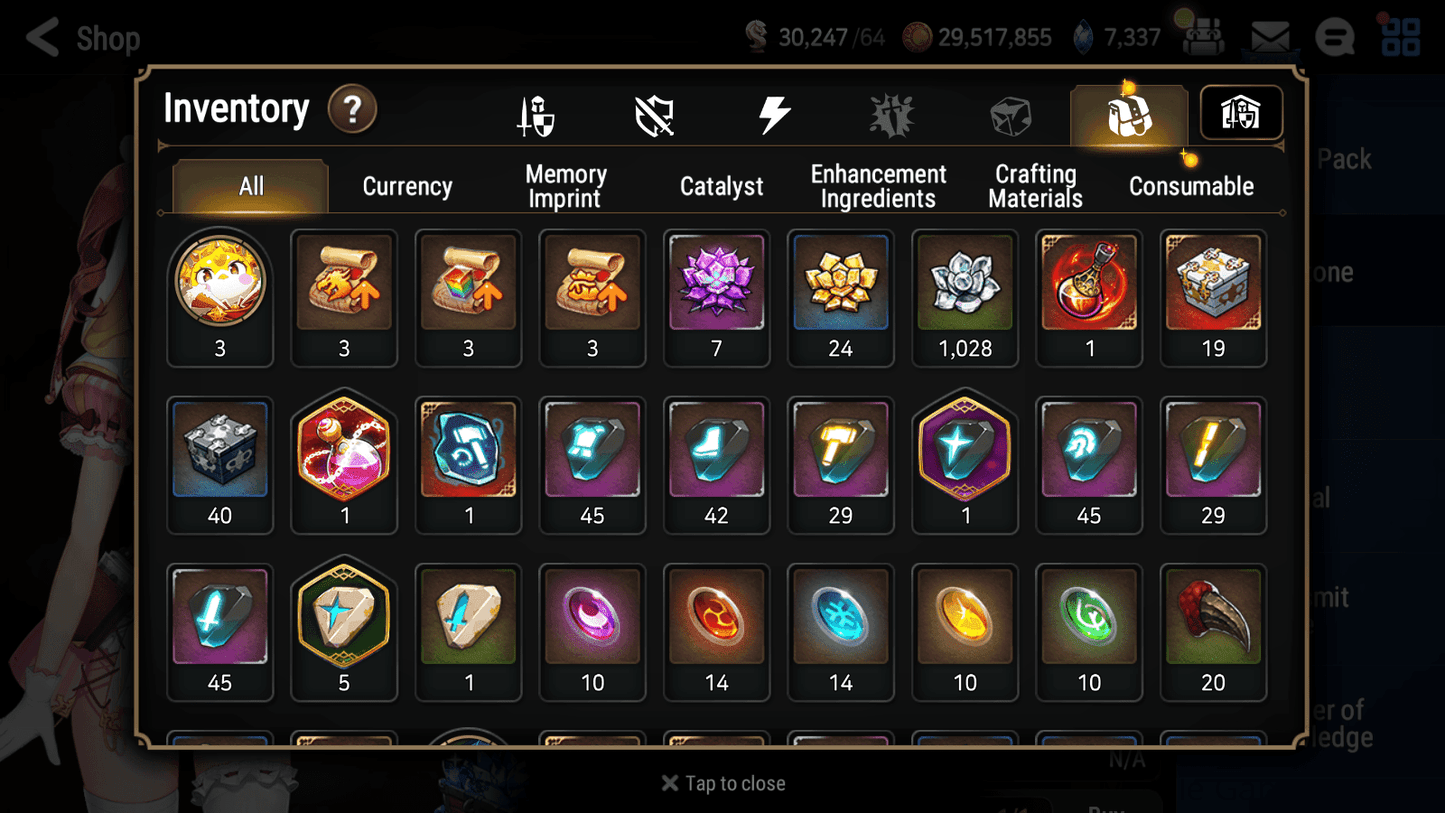Switch to the Currency tab
Screen dimensions: 1445x813
coord(407,186)
